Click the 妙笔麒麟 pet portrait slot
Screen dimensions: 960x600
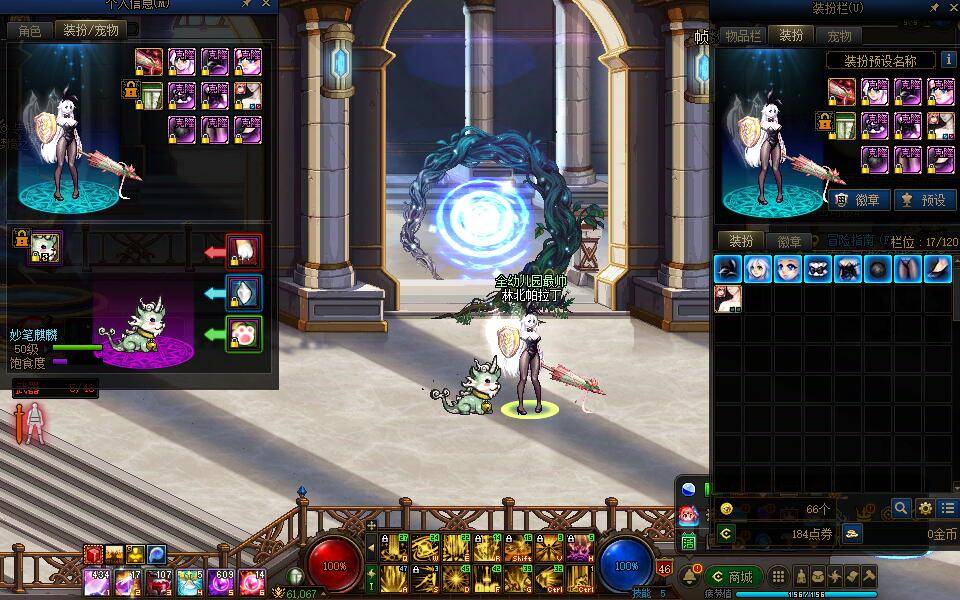click(x=45, y=246)
